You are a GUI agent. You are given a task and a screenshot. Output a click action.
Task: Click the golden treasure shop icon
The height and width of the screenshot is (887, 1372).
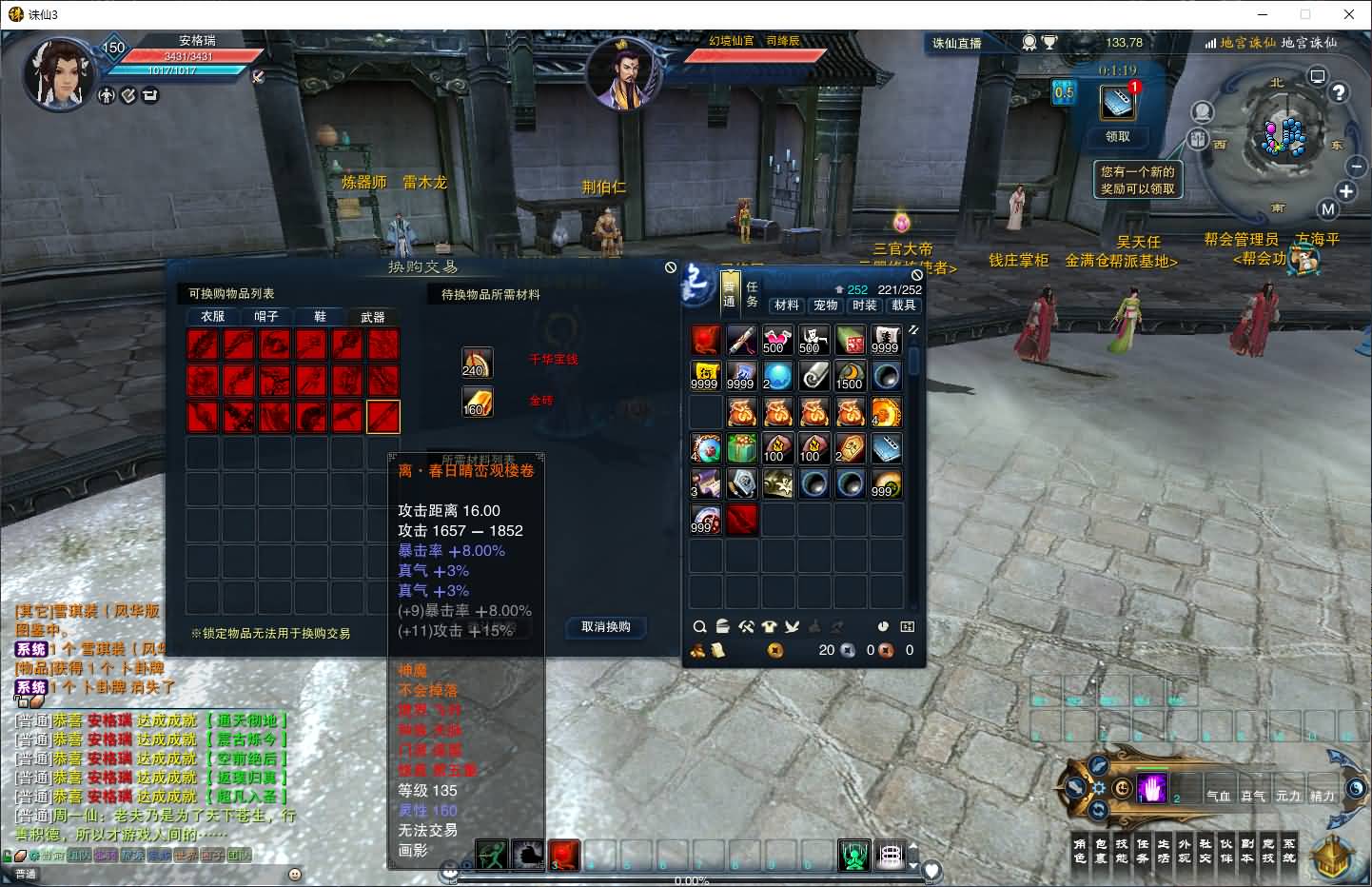coord(1333,856)
